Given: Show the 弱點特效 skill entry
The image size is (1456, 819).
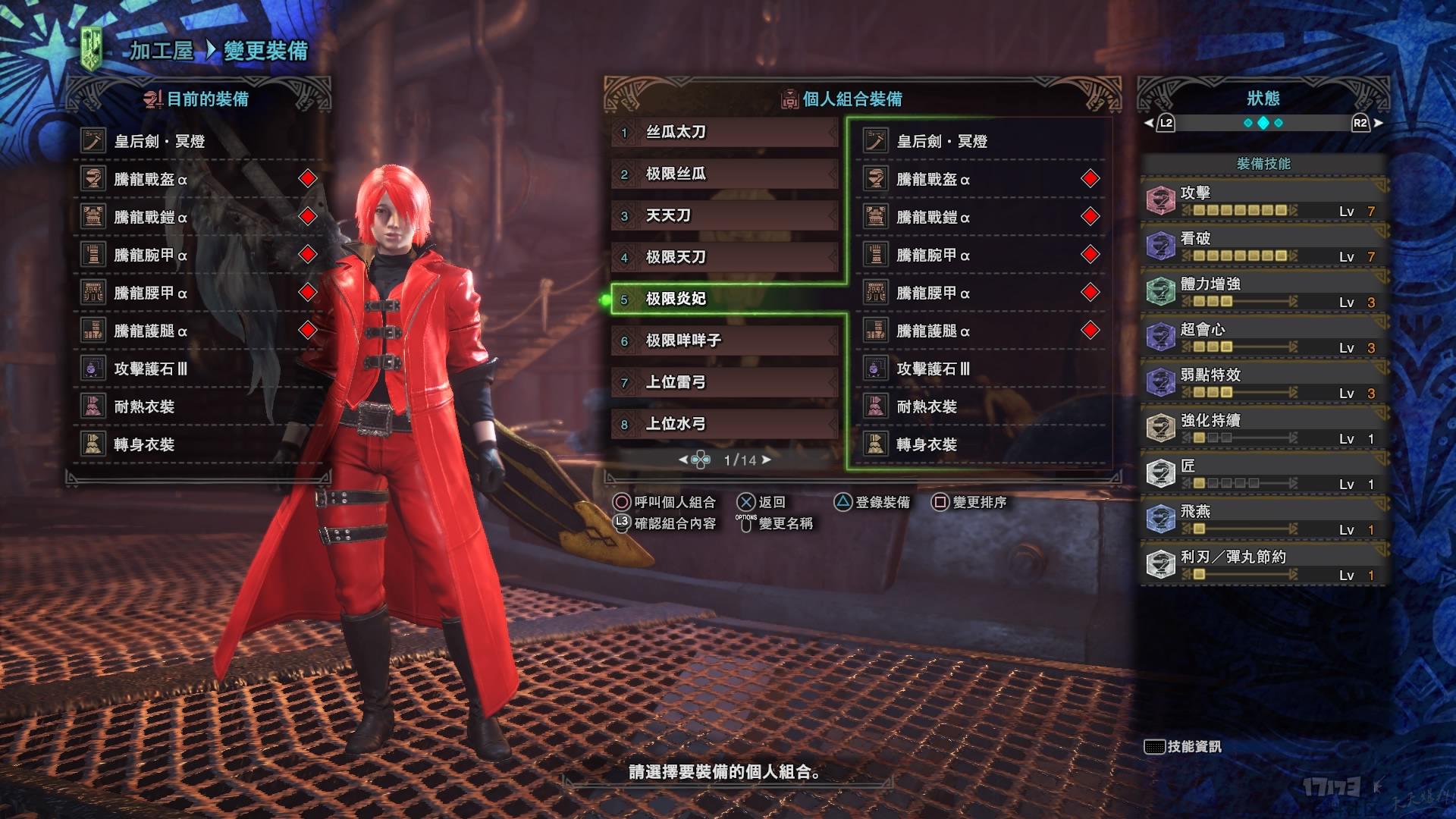Looking at the screenshot, I should click(1263, 383).
